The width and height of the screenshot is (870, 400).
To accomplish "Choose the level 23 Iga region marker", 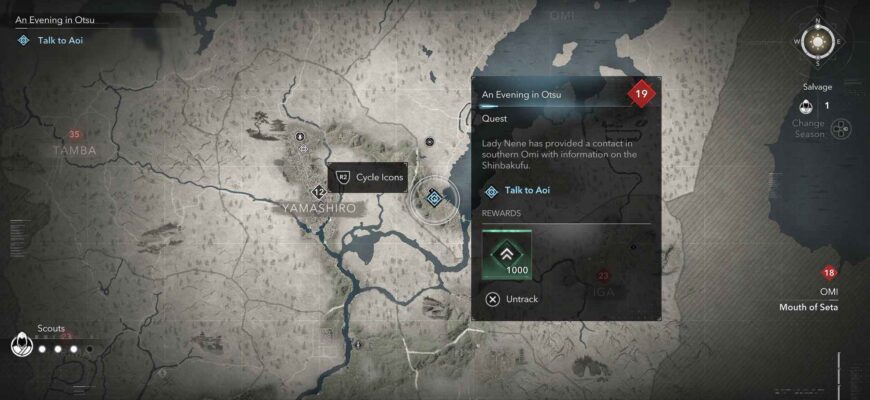I will coord(603,275).
